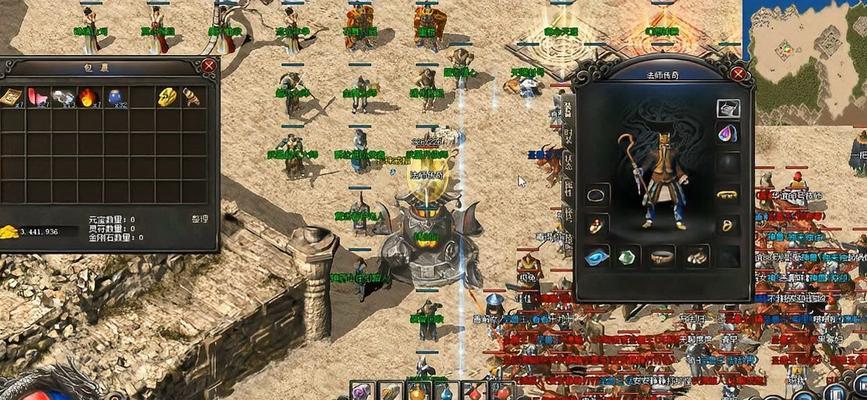Click the left bracelet equipment slot

[597, 194]
